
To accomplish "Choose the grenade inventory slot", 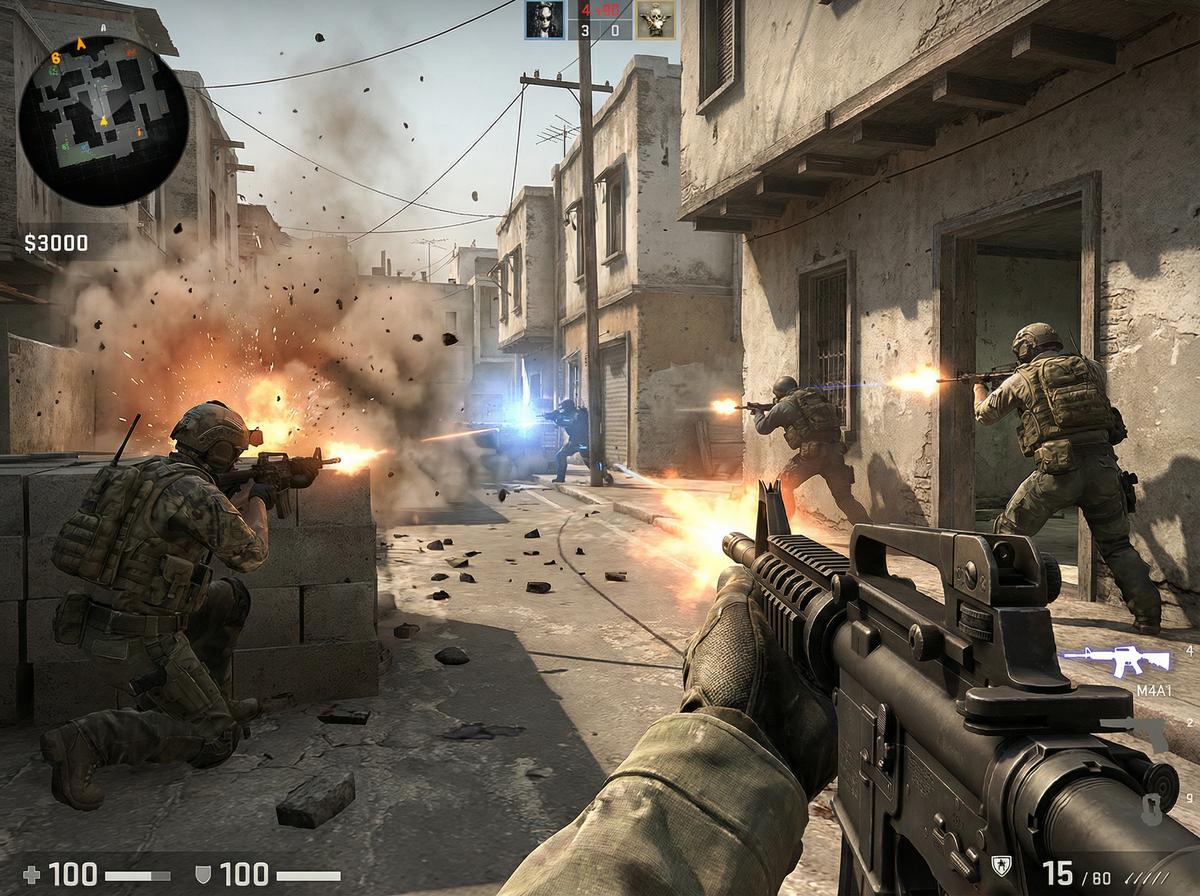I will tap(1151, 806).
